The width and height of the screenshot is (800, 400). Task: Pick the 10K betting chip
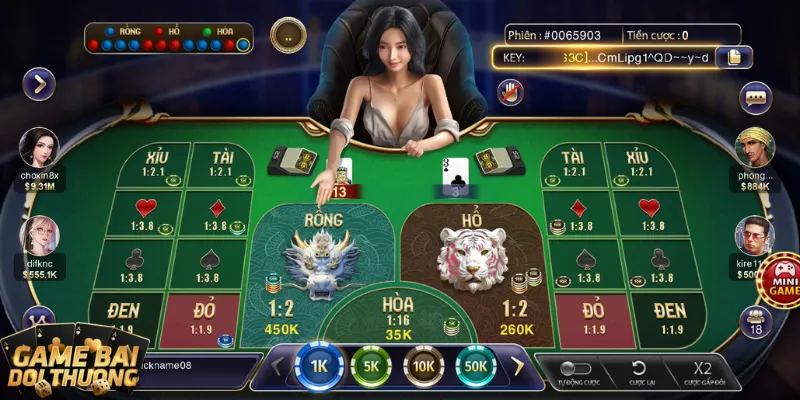(x=424, y=366)
